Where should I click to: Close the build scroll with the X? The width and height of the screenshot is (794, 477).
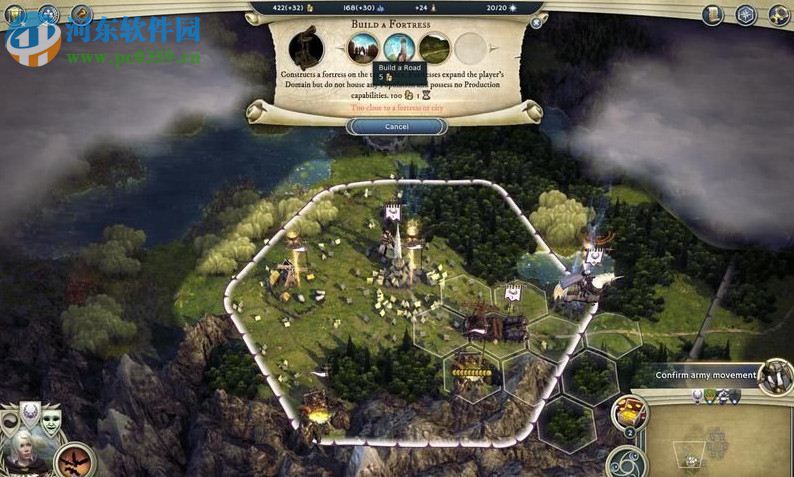[x=537, y=21]
